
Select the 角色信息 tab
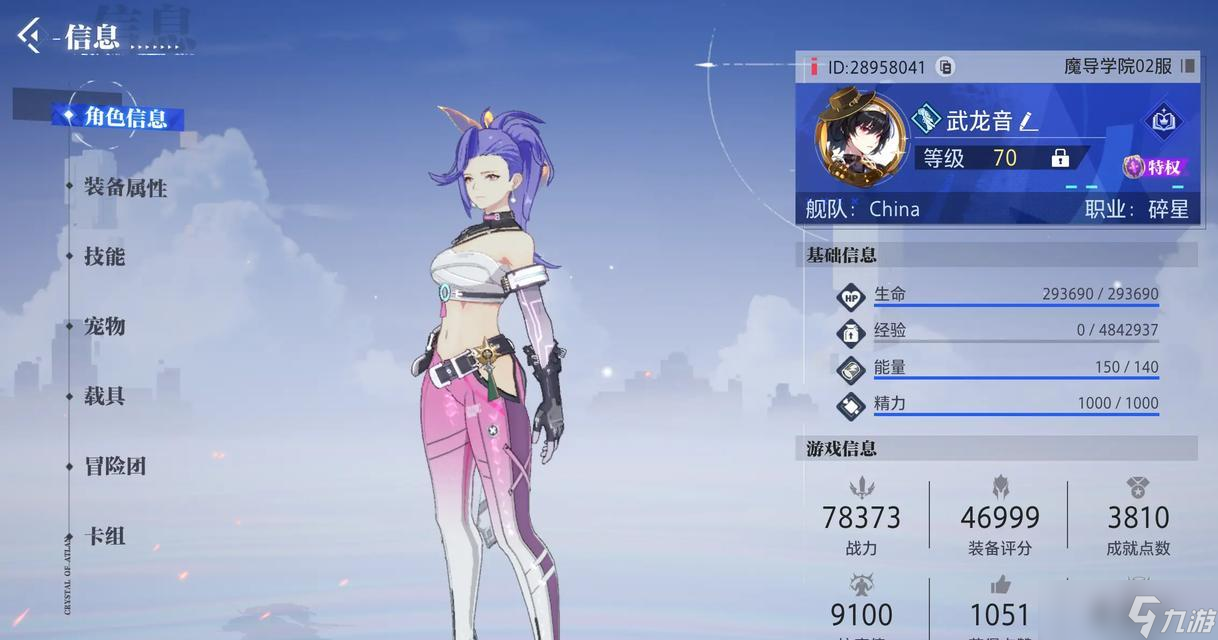(124, 118)
